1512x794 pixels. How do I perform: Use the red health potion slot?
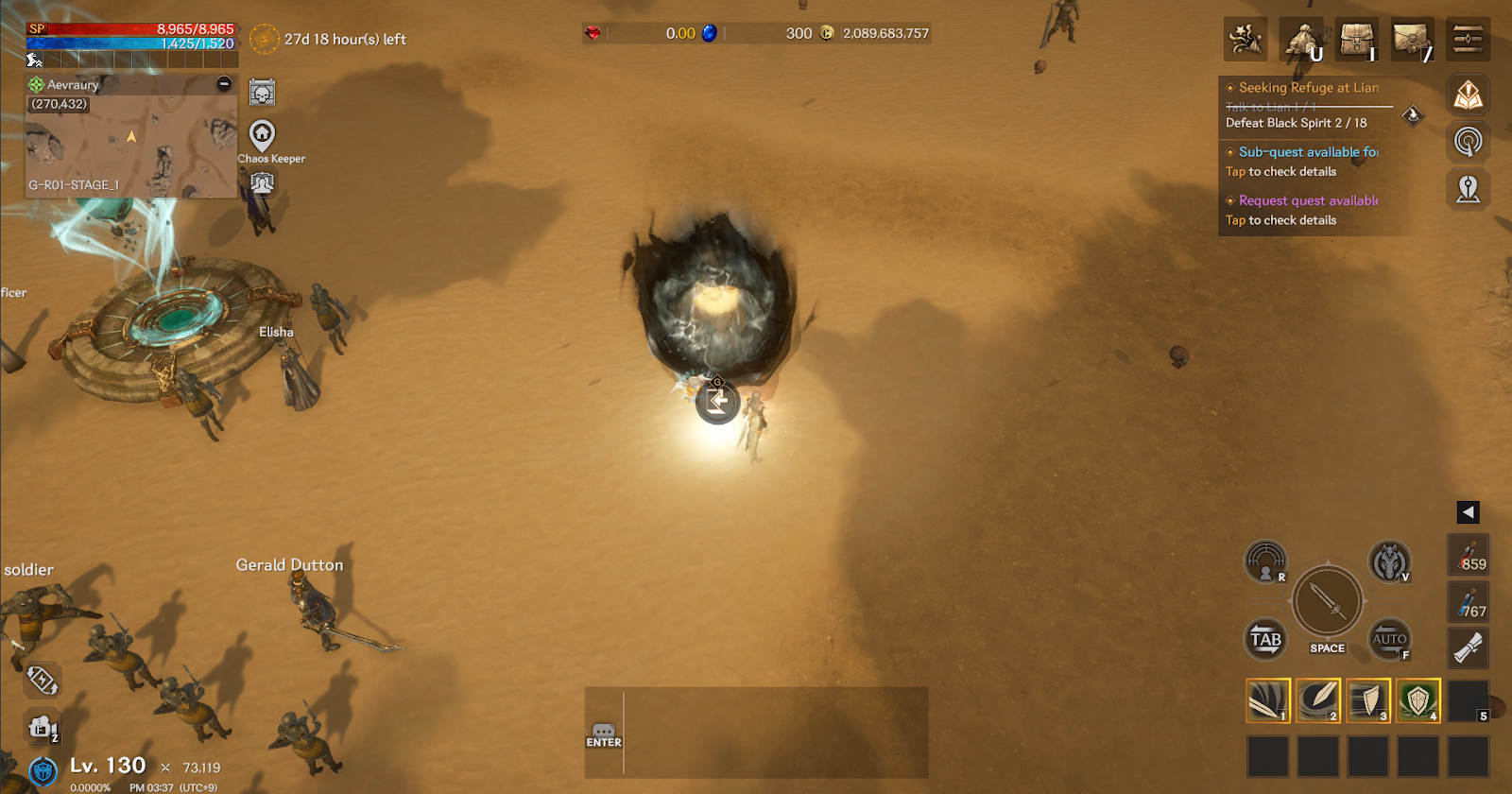1468,555
